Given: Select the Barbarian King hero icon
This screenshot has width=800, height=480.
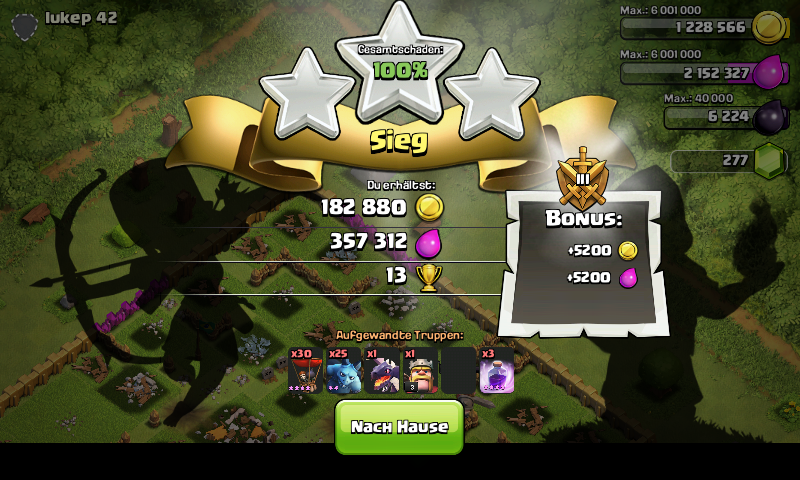Looking at the screenshot, I should coord(420,371).
